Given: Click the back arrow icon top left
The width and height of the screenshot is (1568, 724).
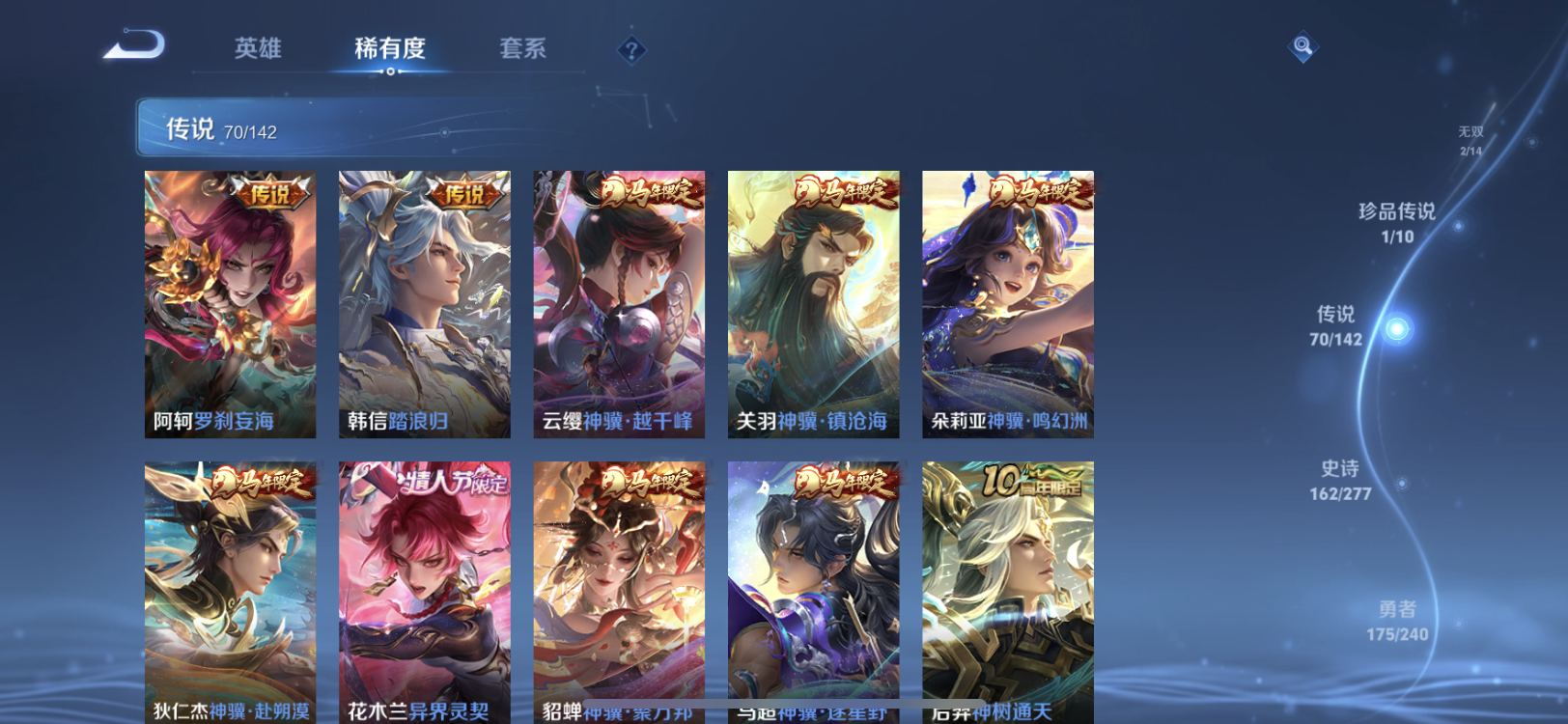Looking at the screenshot, I should pos(135,42).
